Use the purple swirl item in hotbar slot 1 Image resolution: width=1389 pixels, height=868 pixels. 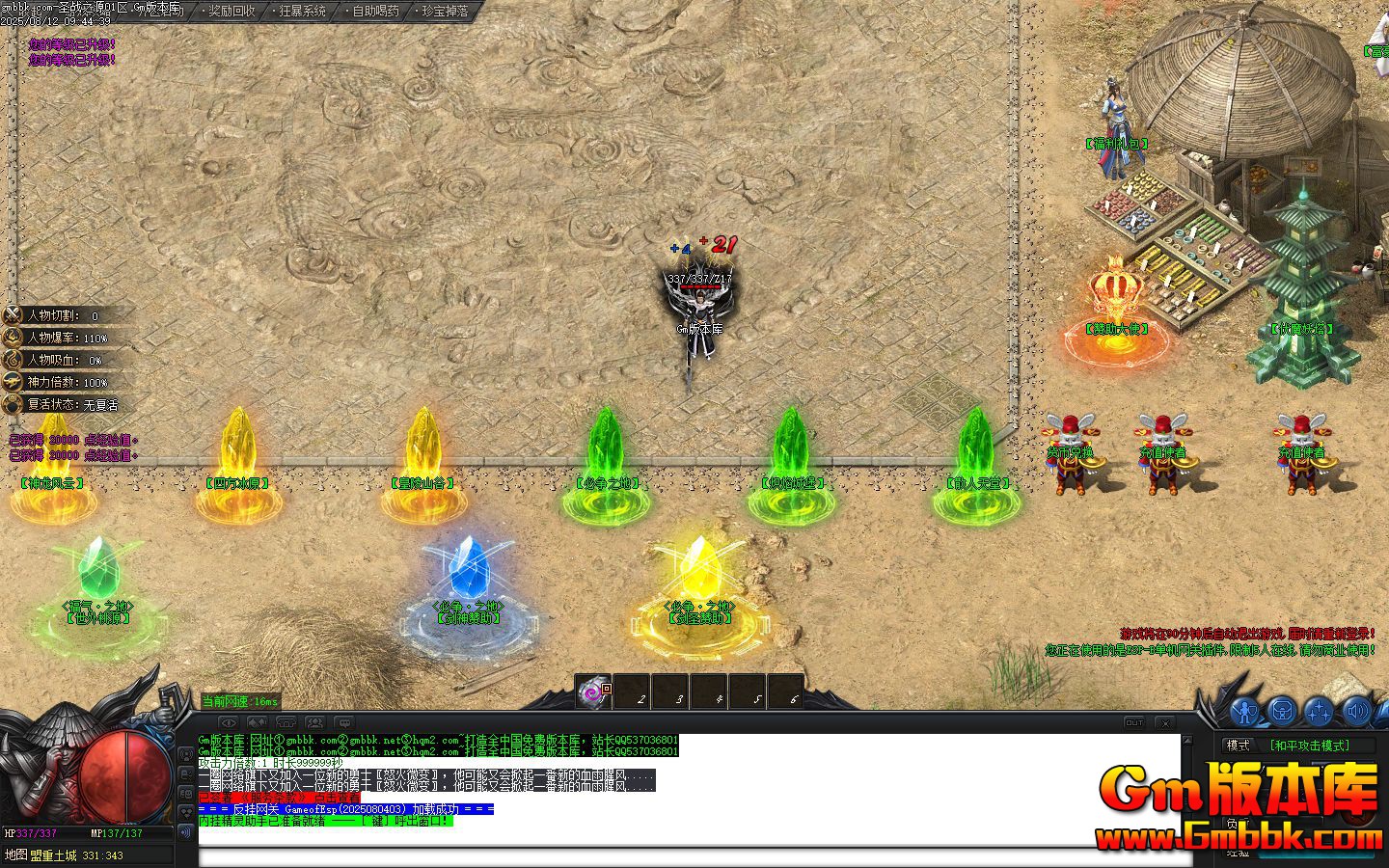tap(592, 692)
